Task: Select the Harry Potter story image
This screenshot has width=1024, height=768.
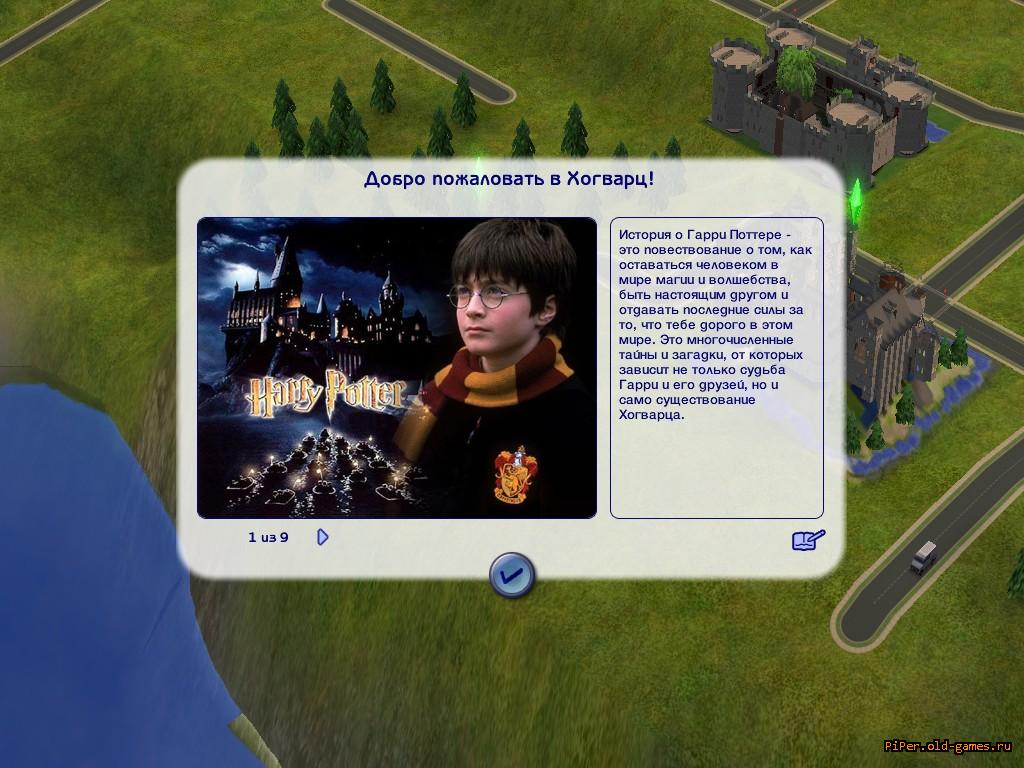Action: point(396,367)
